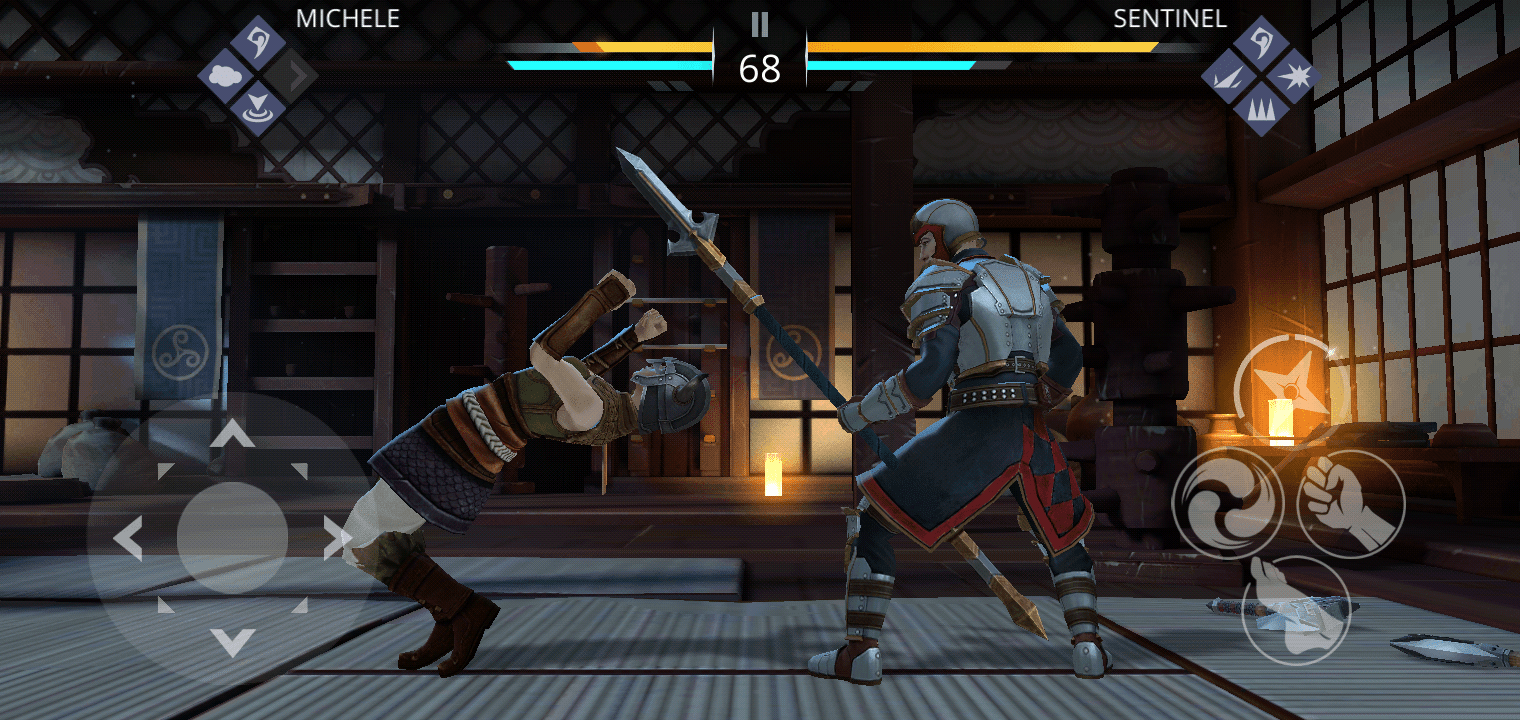
Task: Select Sentinel's triple-spike perk icon
Action: [x=1260, y=108]
